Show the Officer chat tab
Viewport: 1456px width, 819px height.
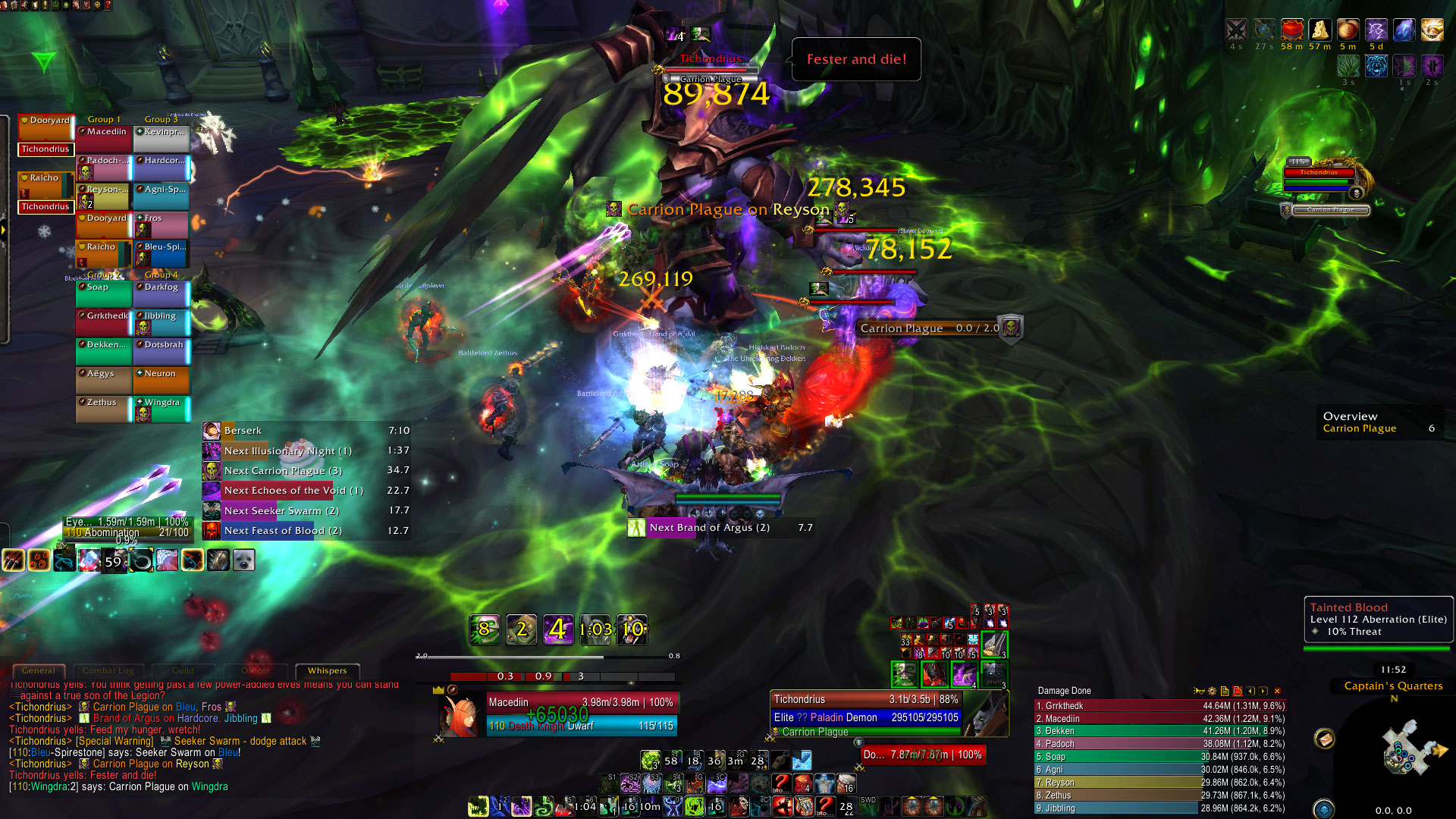click(256, 670)
